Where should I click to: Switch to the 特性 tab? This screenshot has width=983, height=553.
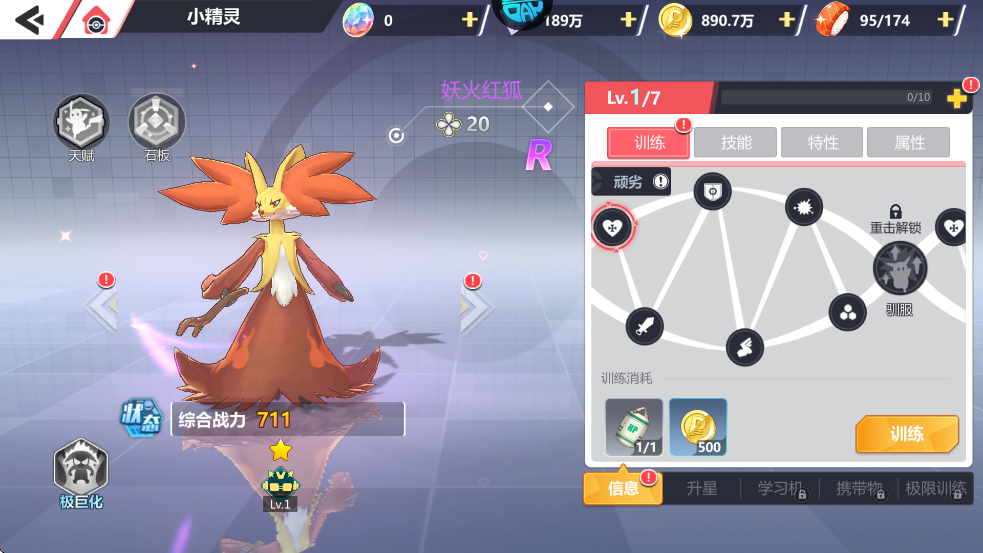823,143
